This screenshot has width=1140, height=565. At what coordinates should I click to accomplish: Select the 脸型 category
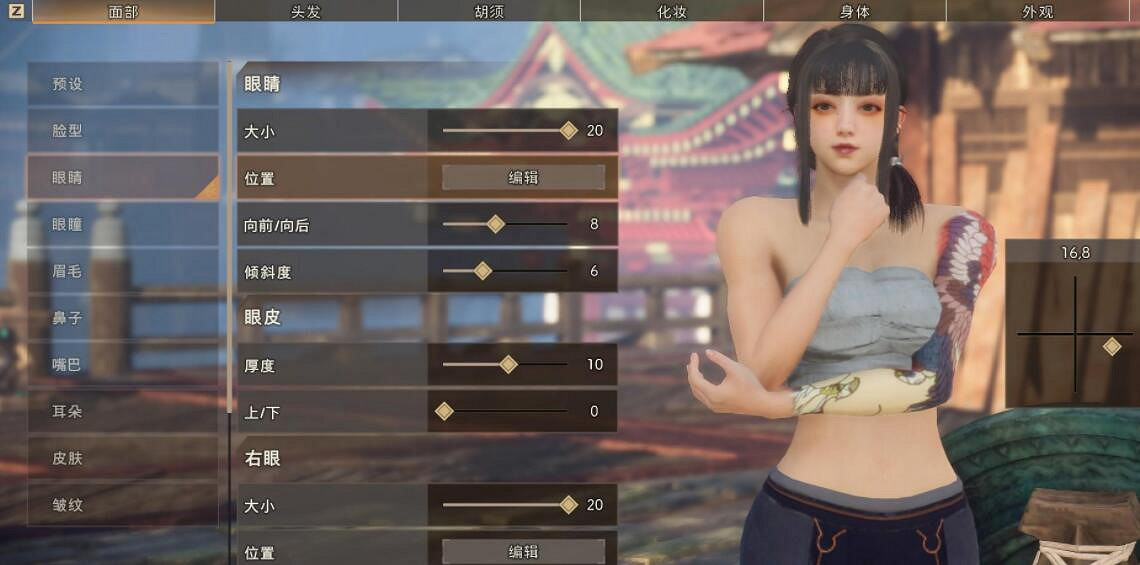pos(122,131)
